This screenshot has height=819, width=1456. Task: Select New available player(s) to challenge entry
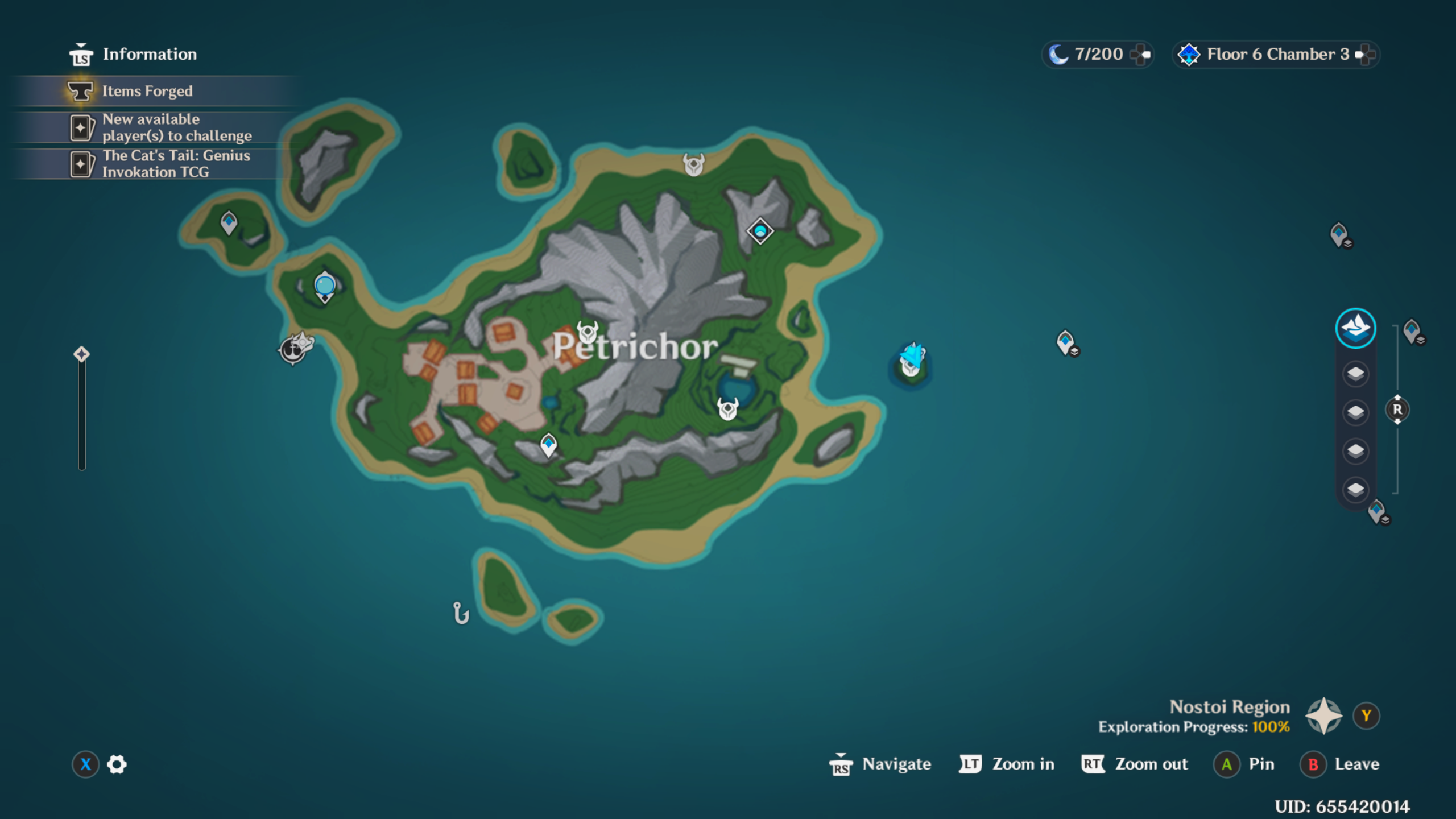coord(176,127)
